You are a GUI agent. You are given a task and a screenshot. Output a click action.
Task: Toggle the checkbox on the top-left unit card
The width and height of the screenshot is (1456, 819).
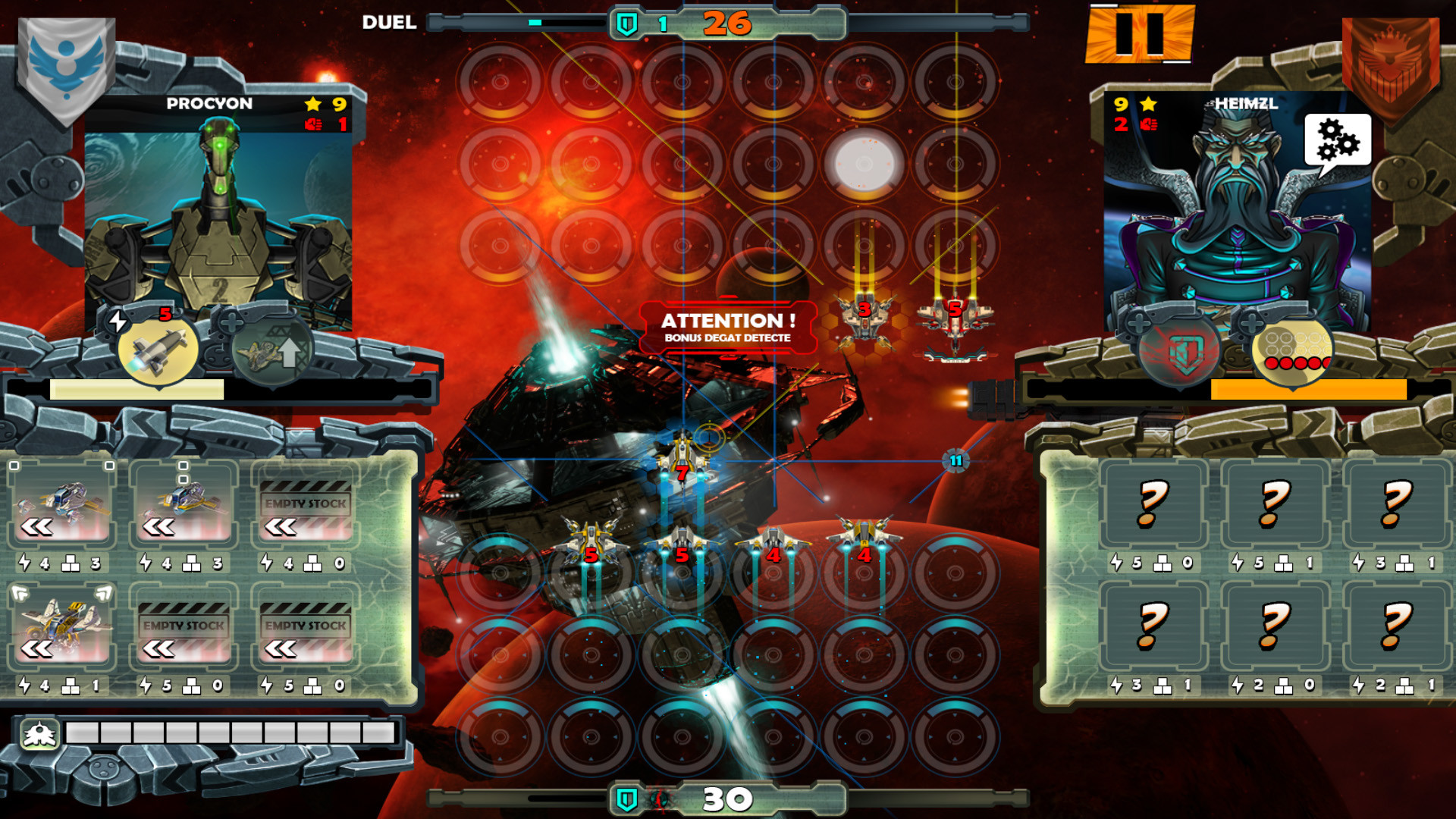click(15, 466)
